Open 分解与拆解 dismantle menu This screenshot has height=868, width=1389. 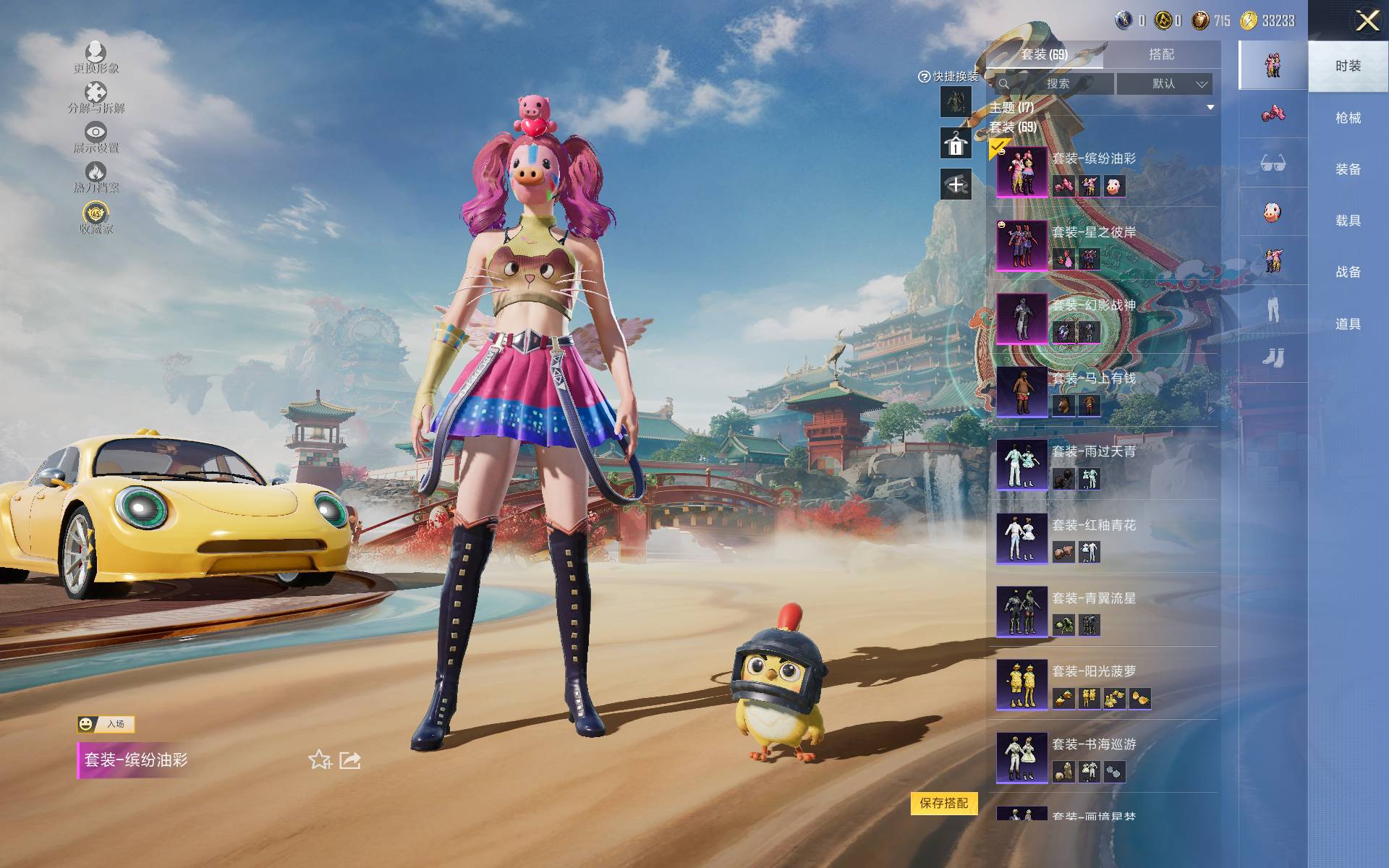95,98
